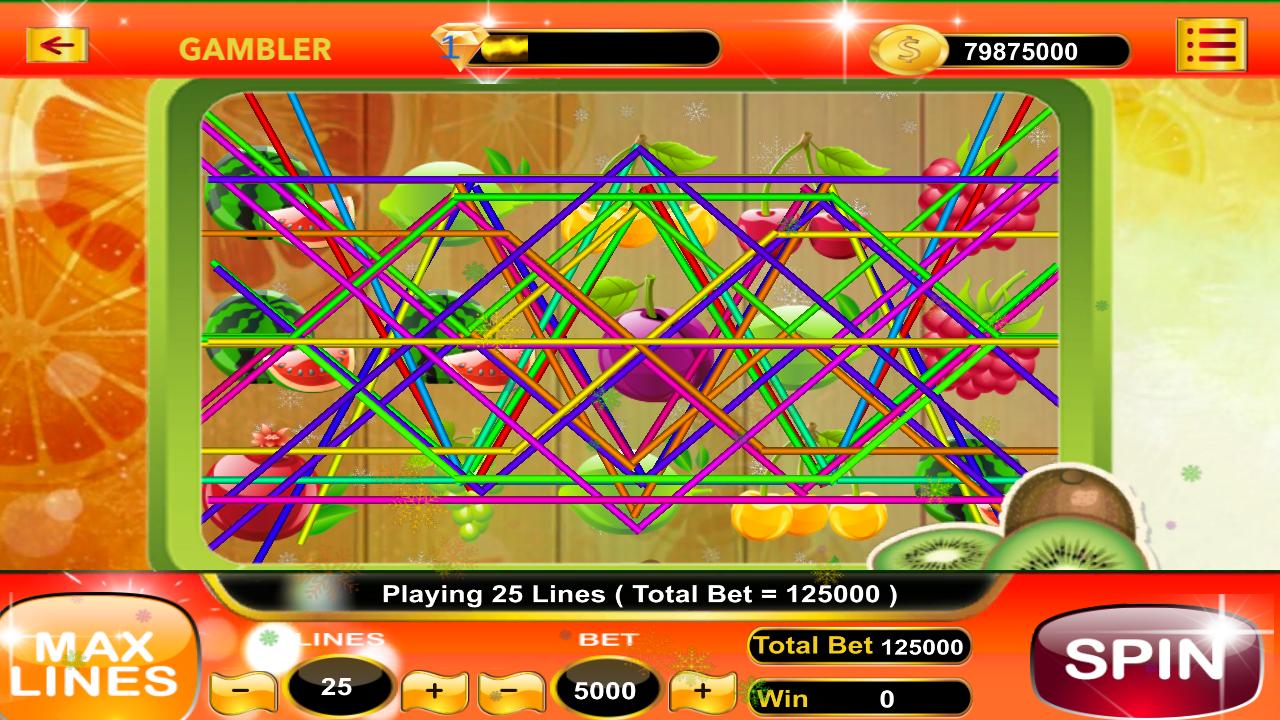Click the orange symbol on the middle reel

pyautogui.click(x=640, y=230)
